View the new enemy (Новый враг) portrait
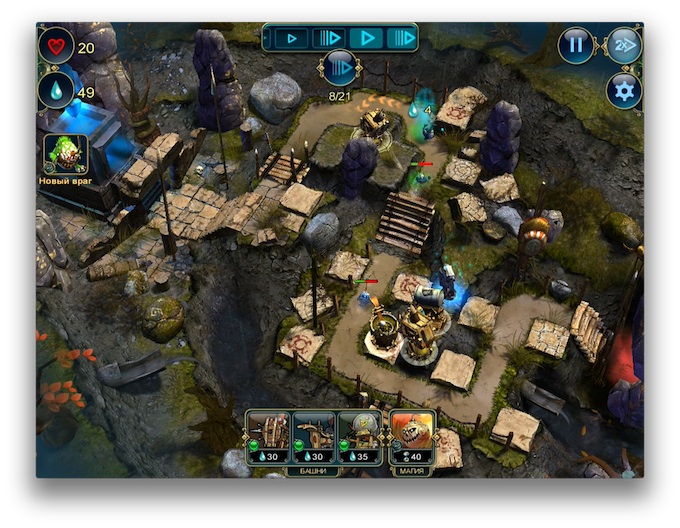This screenshot has height=528, width=680. coord(66,154)
